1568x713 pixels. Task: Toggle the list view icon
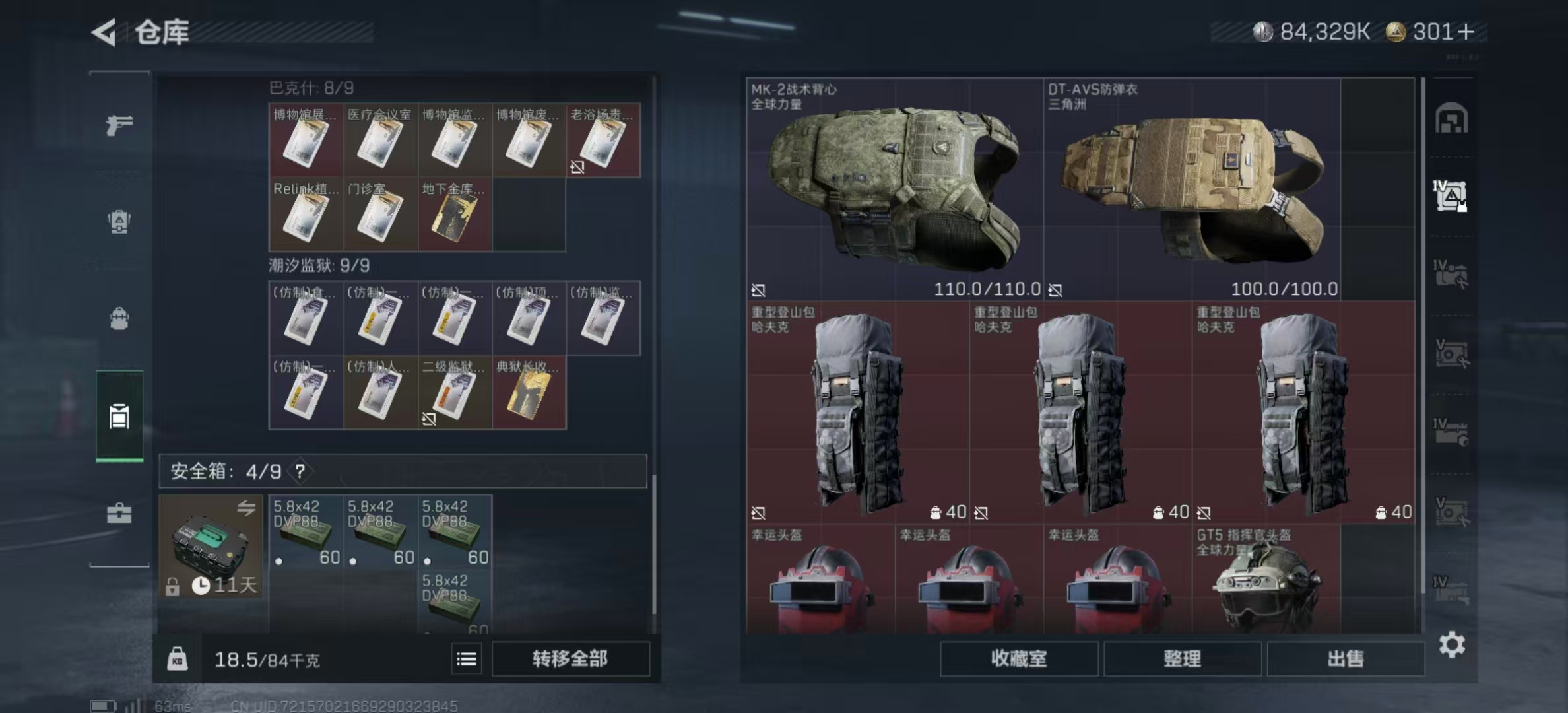point(467,659)
